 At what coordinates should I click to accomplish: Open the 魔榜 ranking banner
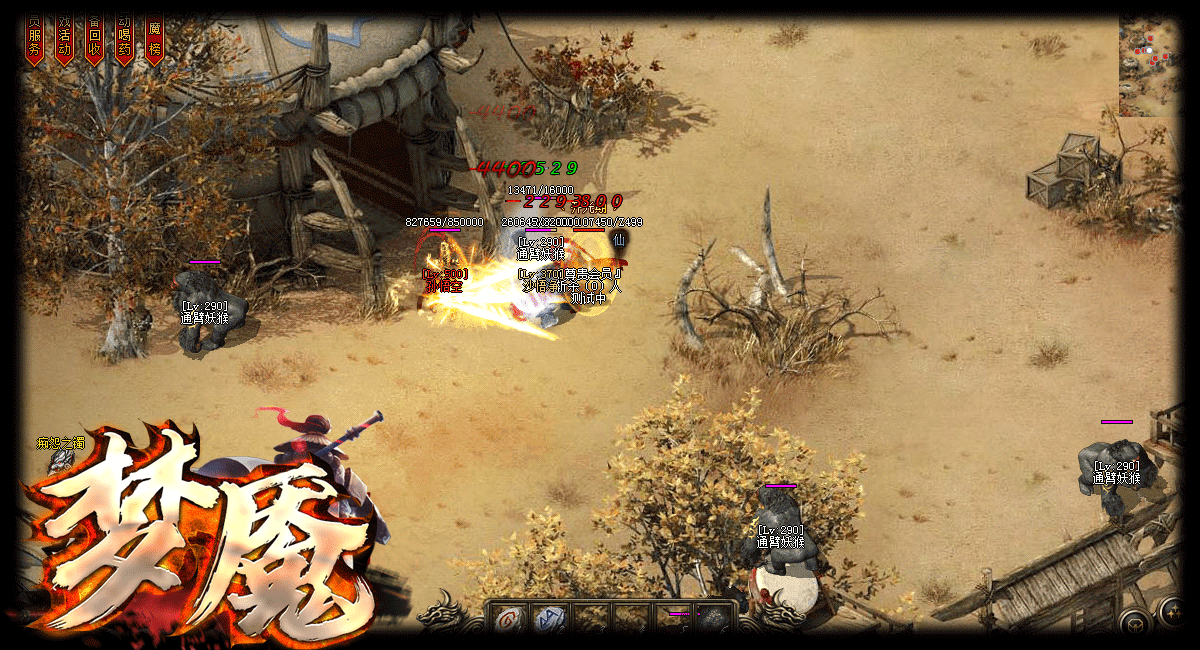click(x=155, y=40)
